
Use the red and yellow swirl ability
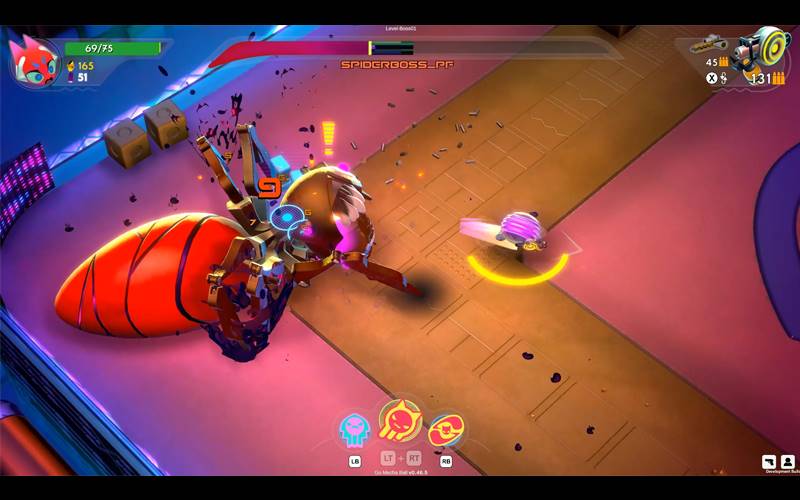(x=445, y=430)
